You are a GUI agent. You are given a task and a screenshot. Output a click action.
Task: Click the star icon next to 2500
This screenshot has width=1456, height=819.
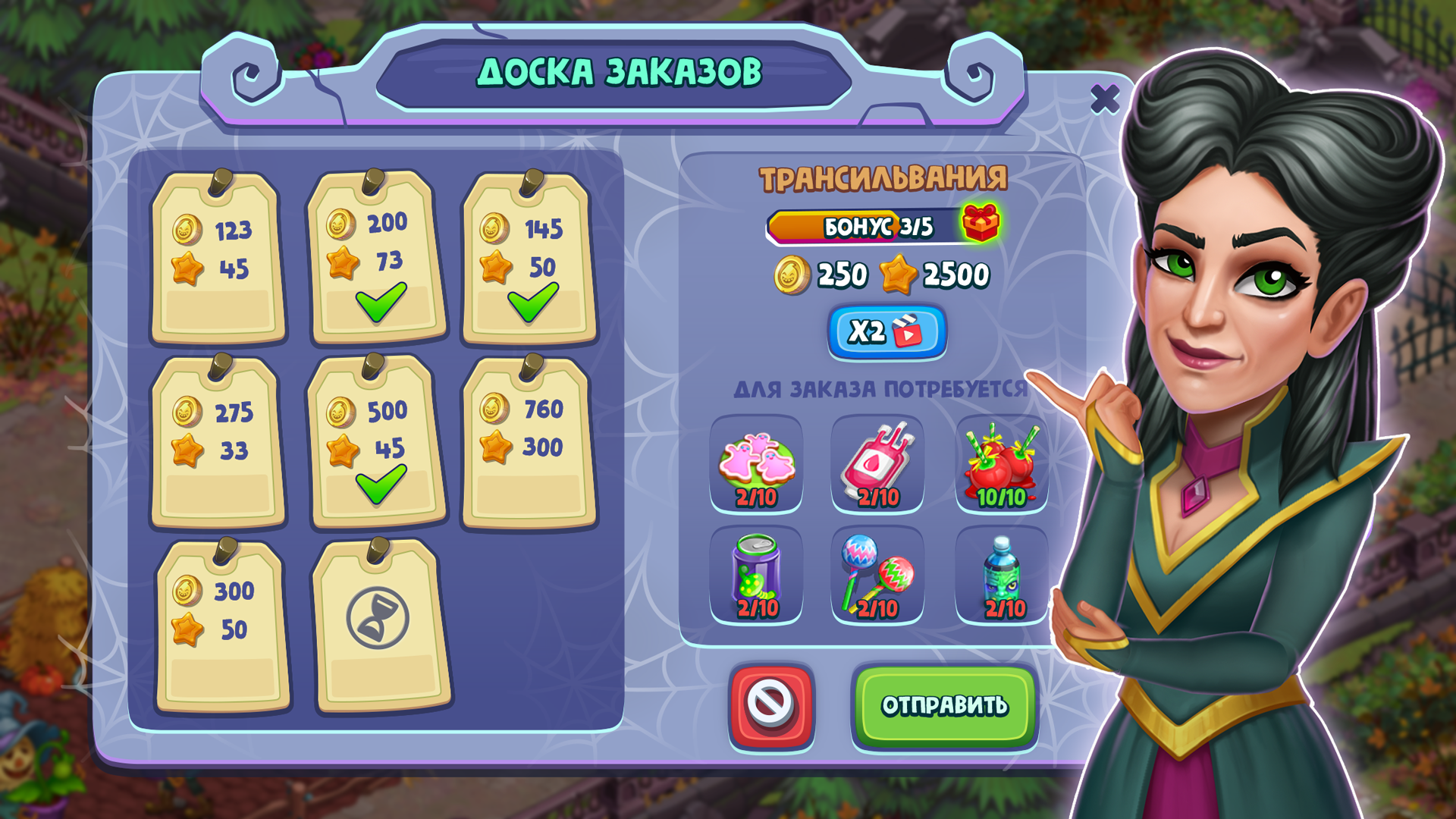pyautogui.click(x=899, y=275)
